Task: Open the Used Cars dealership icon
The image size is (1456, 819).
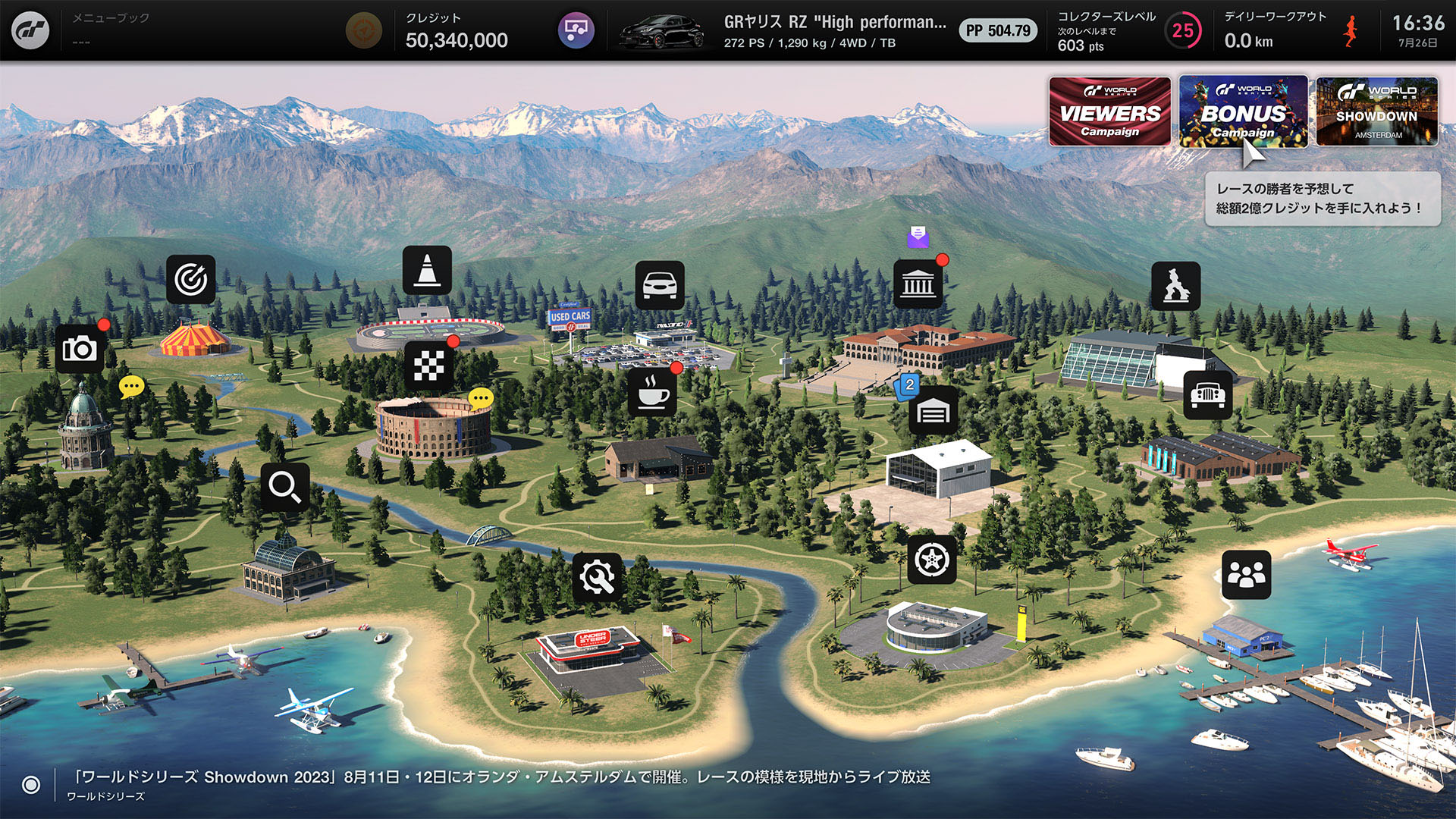Action: tap(659, 285)
